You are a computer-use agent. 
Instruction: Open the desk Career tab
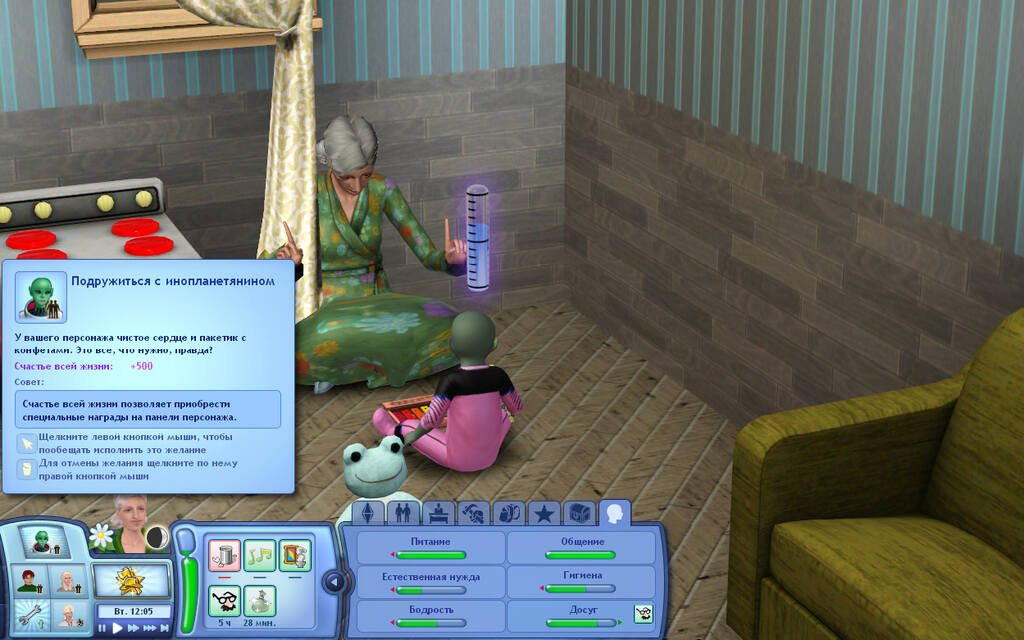(x=439, y=514)
